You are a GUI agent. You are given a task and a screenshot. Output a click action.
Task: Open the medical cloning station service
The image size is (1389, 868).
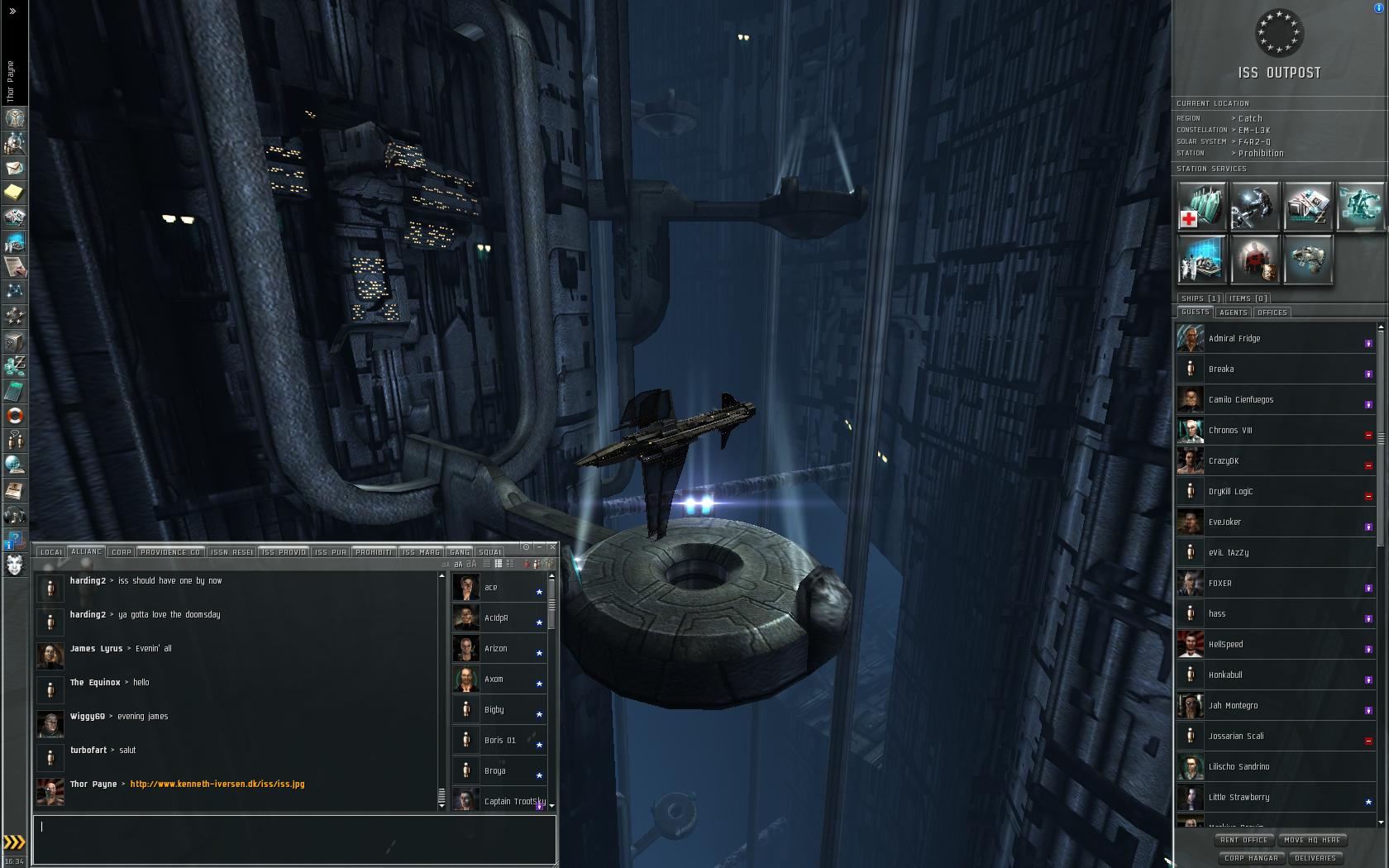pos(1201,206)
